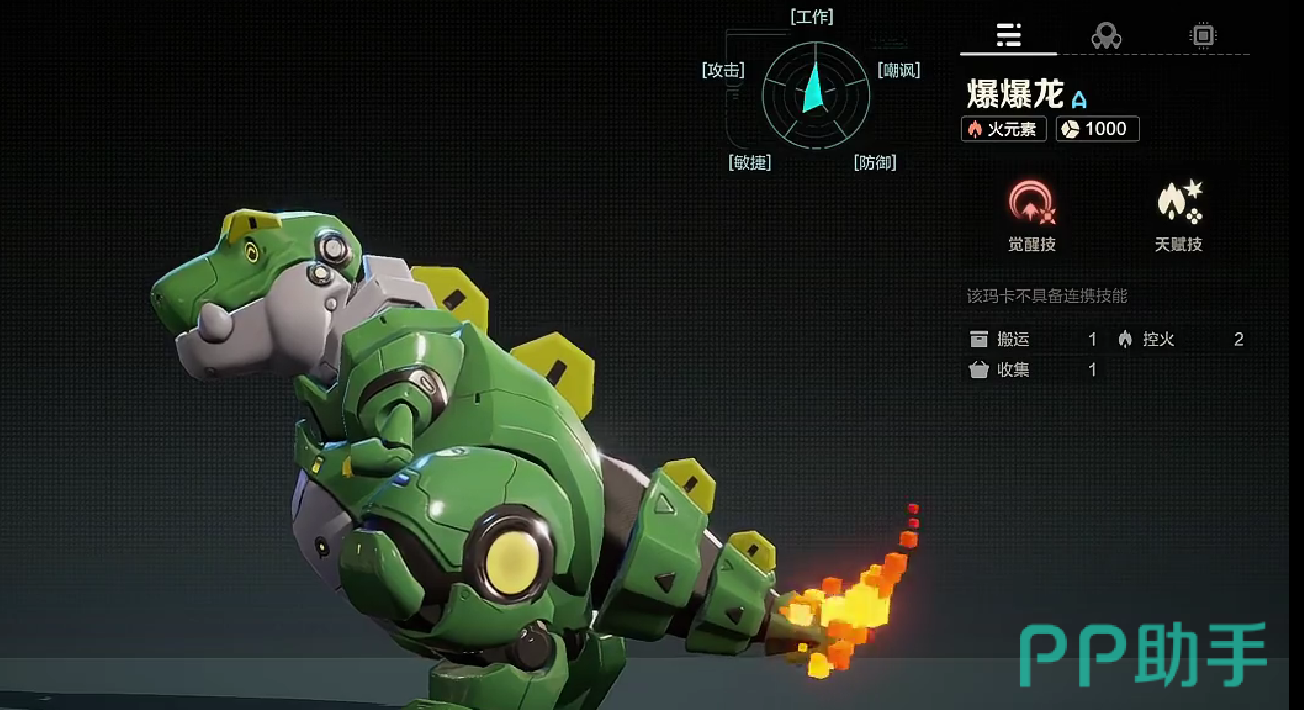Click the blue rank badge beside 爆爆龙

click(x=1079, y=100)
